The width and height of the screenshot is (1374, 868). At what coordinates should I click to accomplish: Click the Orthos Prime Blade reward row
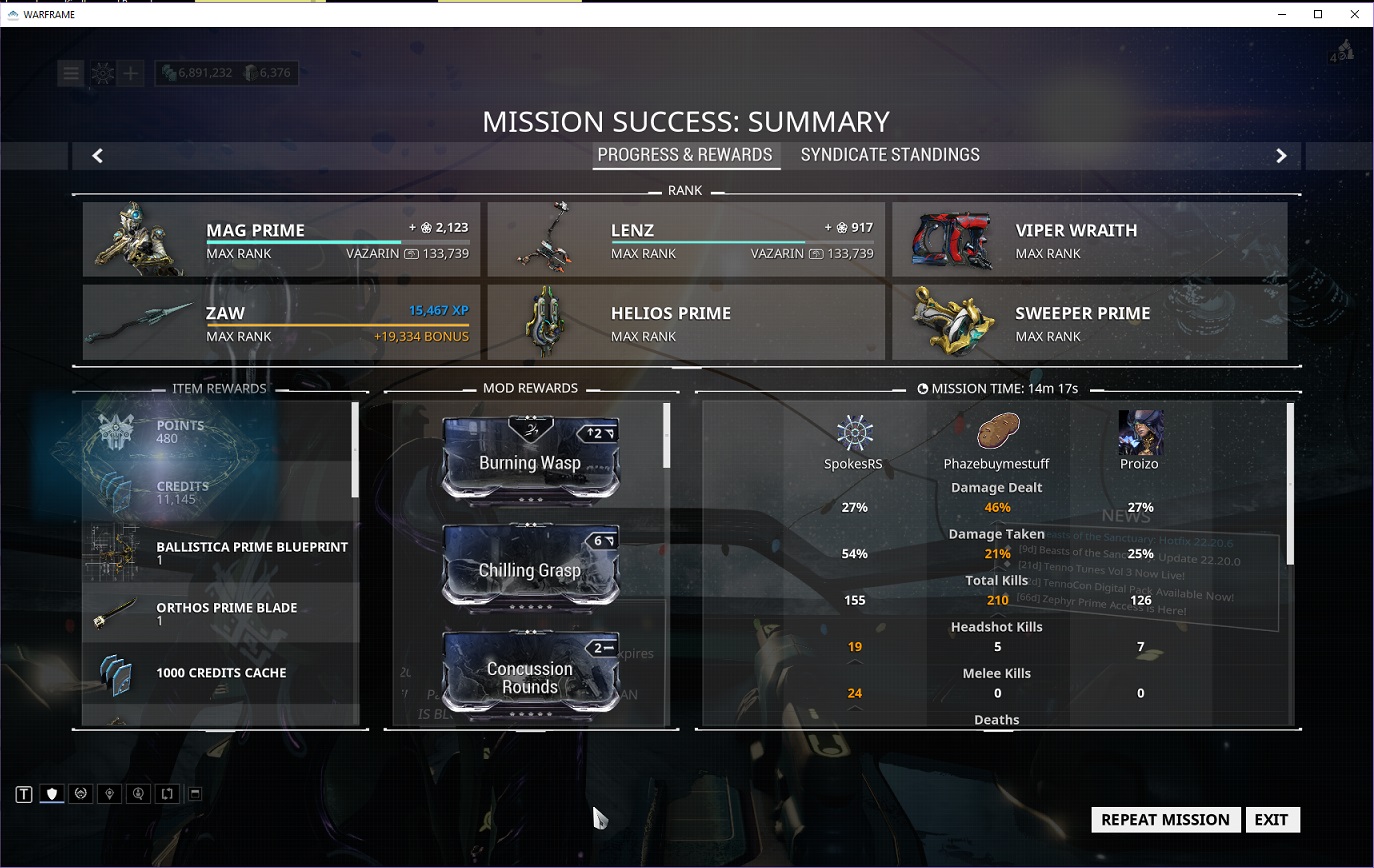coord(220,613)
